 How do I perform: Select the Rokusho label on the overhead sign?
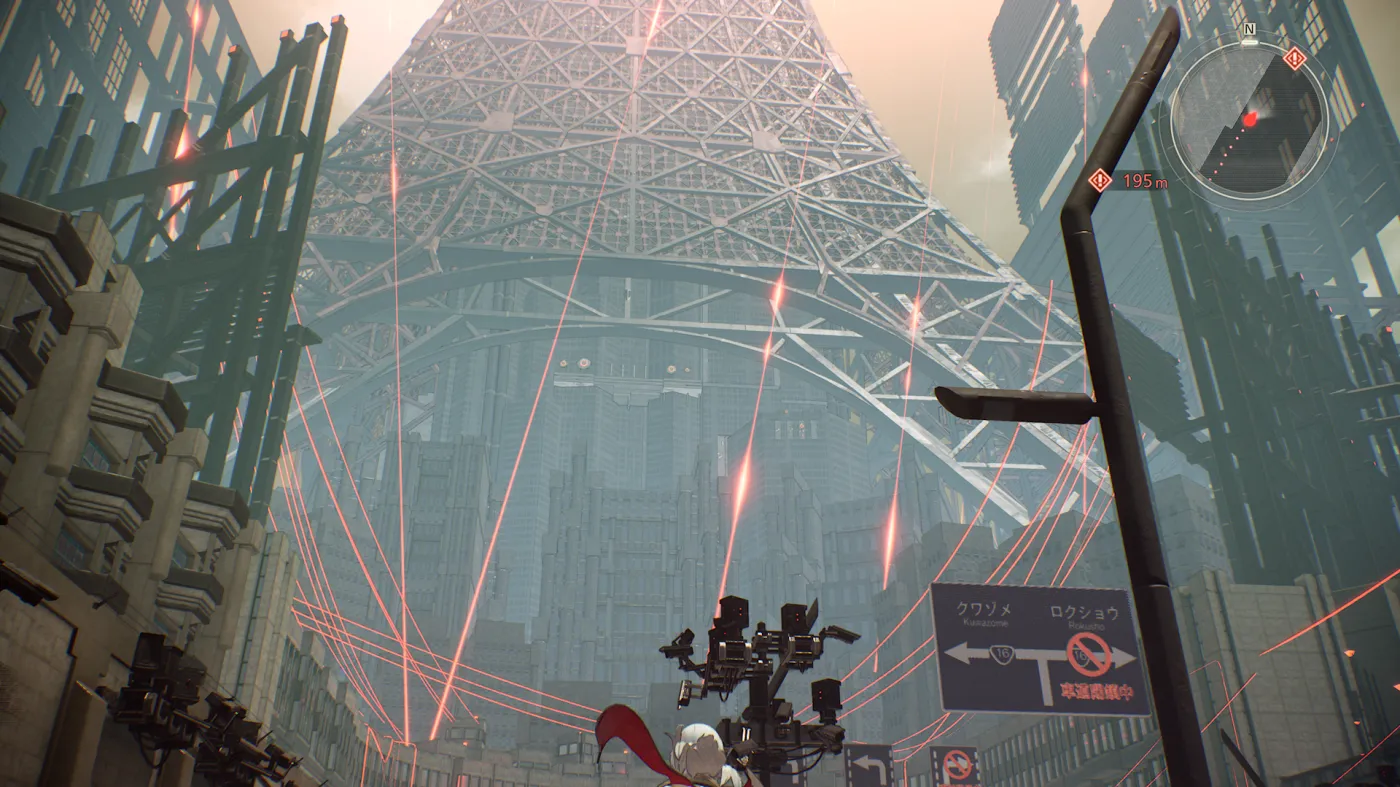1087,626
